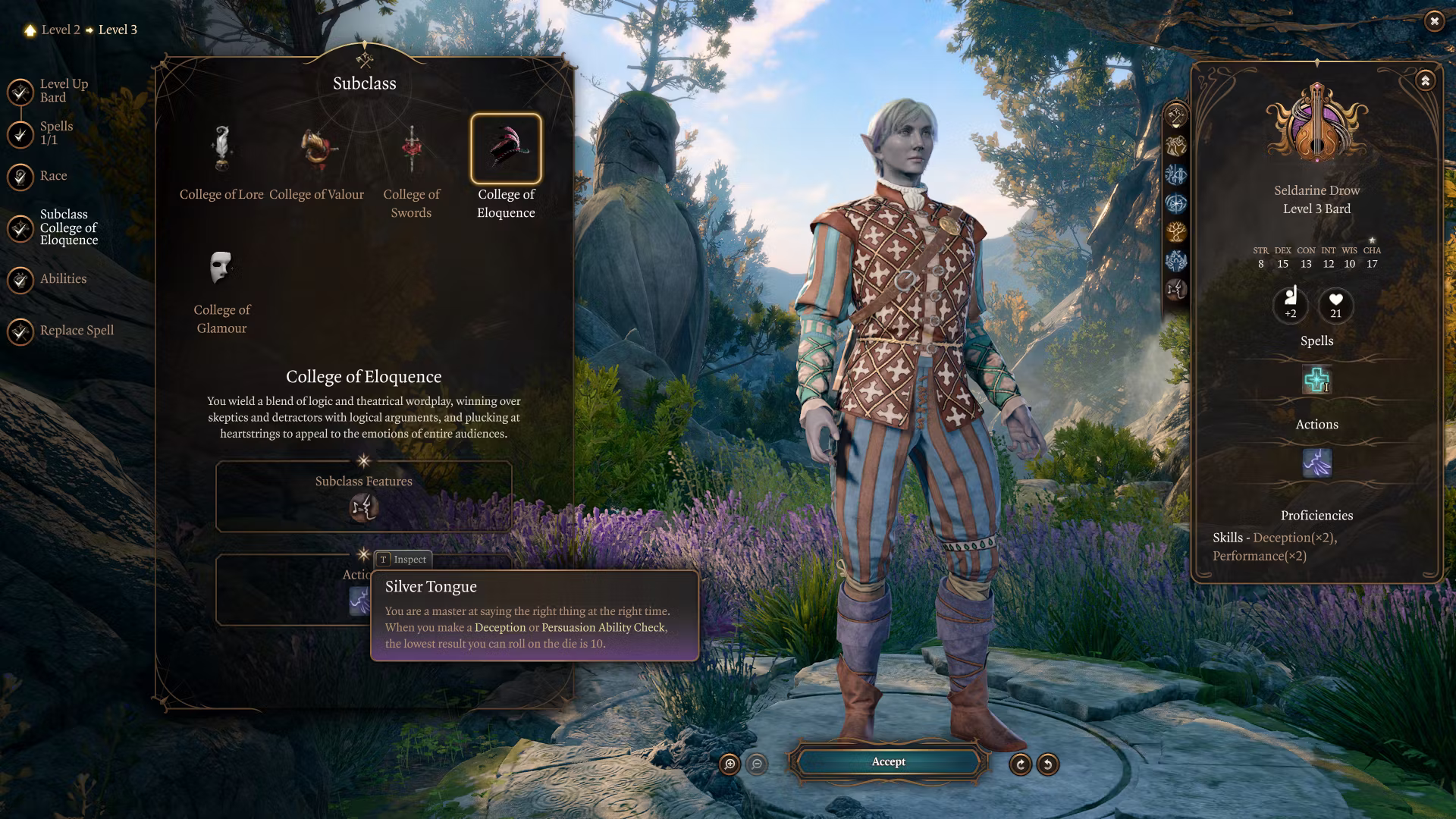
Task: Zoom in on the character
Action: tap(730, 764)
